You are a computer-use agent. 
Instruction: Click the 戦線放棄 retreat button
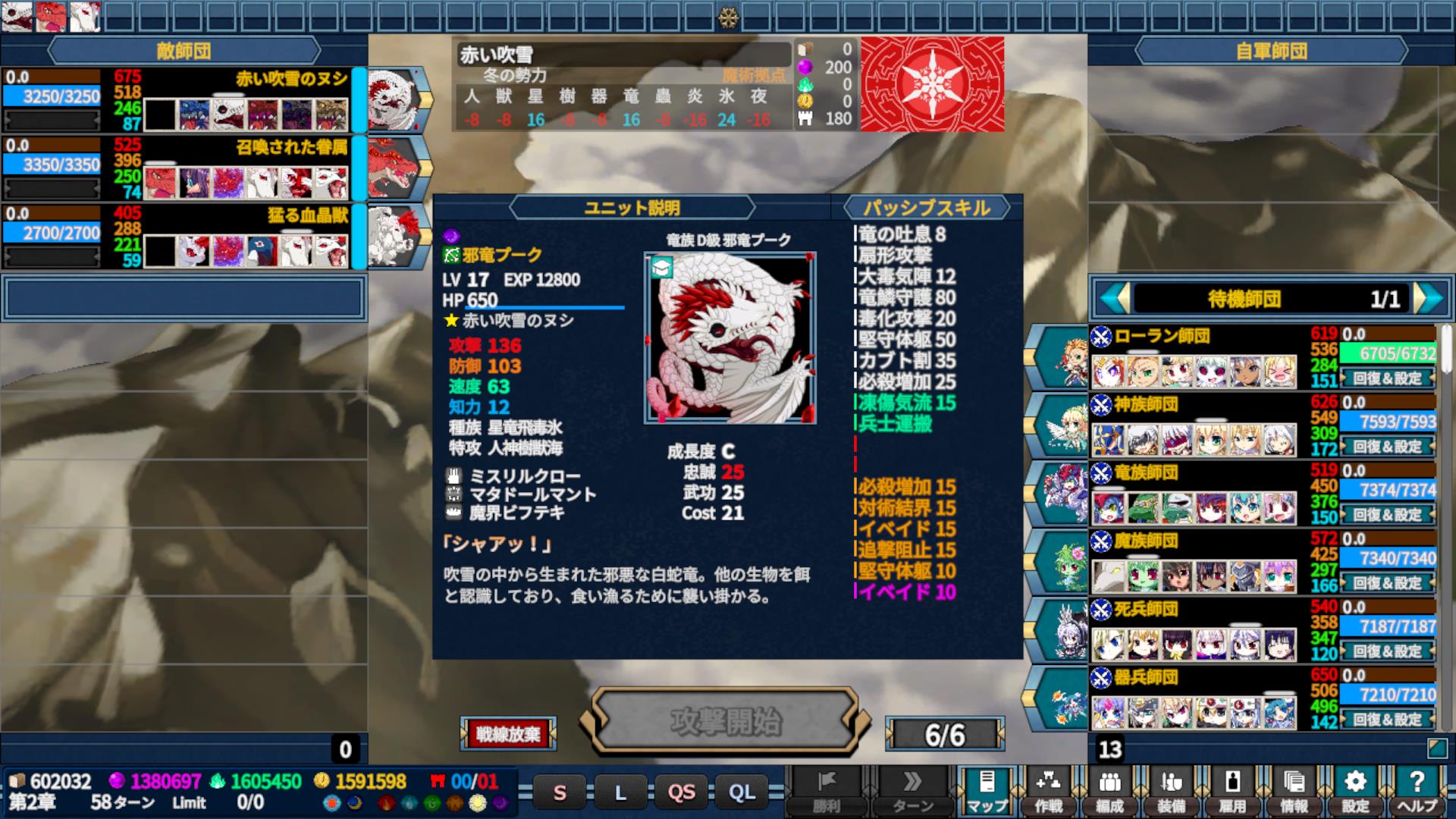click(508, 733)
